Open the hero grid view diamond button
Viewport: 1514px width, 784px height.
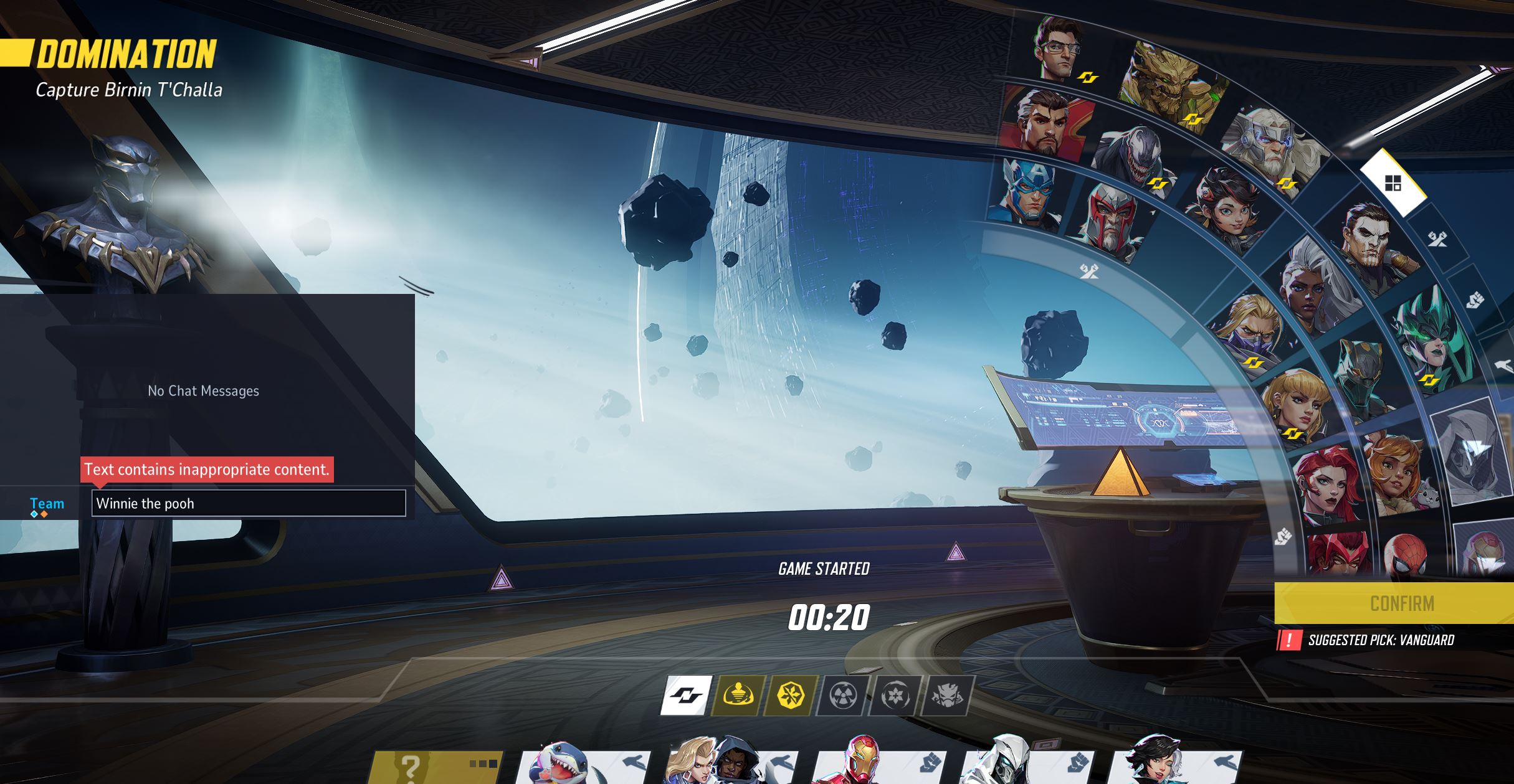(x=1393, y=183)
